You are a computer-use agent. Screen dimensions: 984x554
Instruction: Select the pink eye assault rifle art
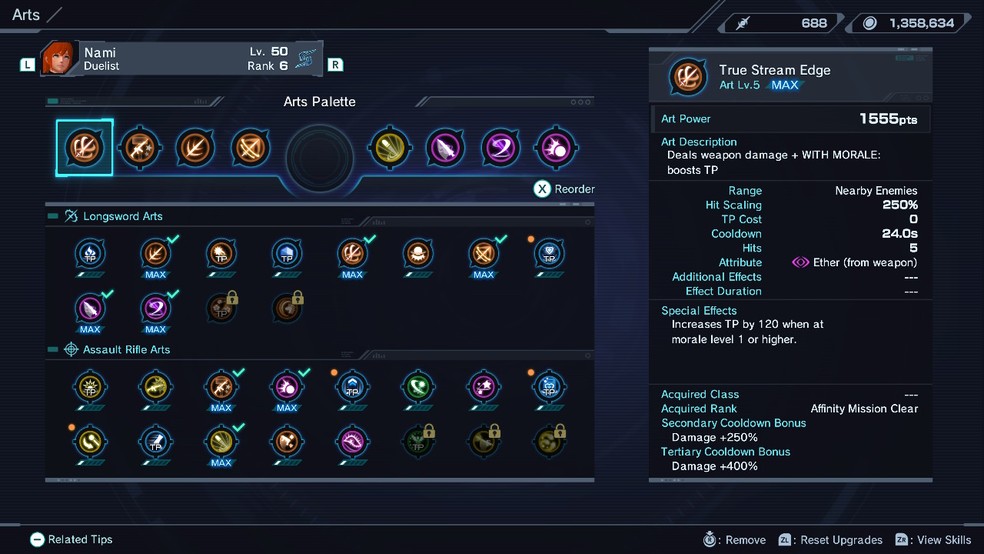[x=352, y=441]
